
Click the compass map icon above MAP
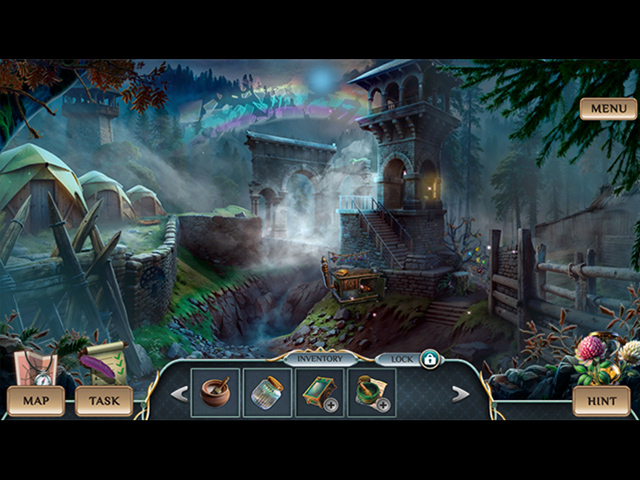(36, 368)
